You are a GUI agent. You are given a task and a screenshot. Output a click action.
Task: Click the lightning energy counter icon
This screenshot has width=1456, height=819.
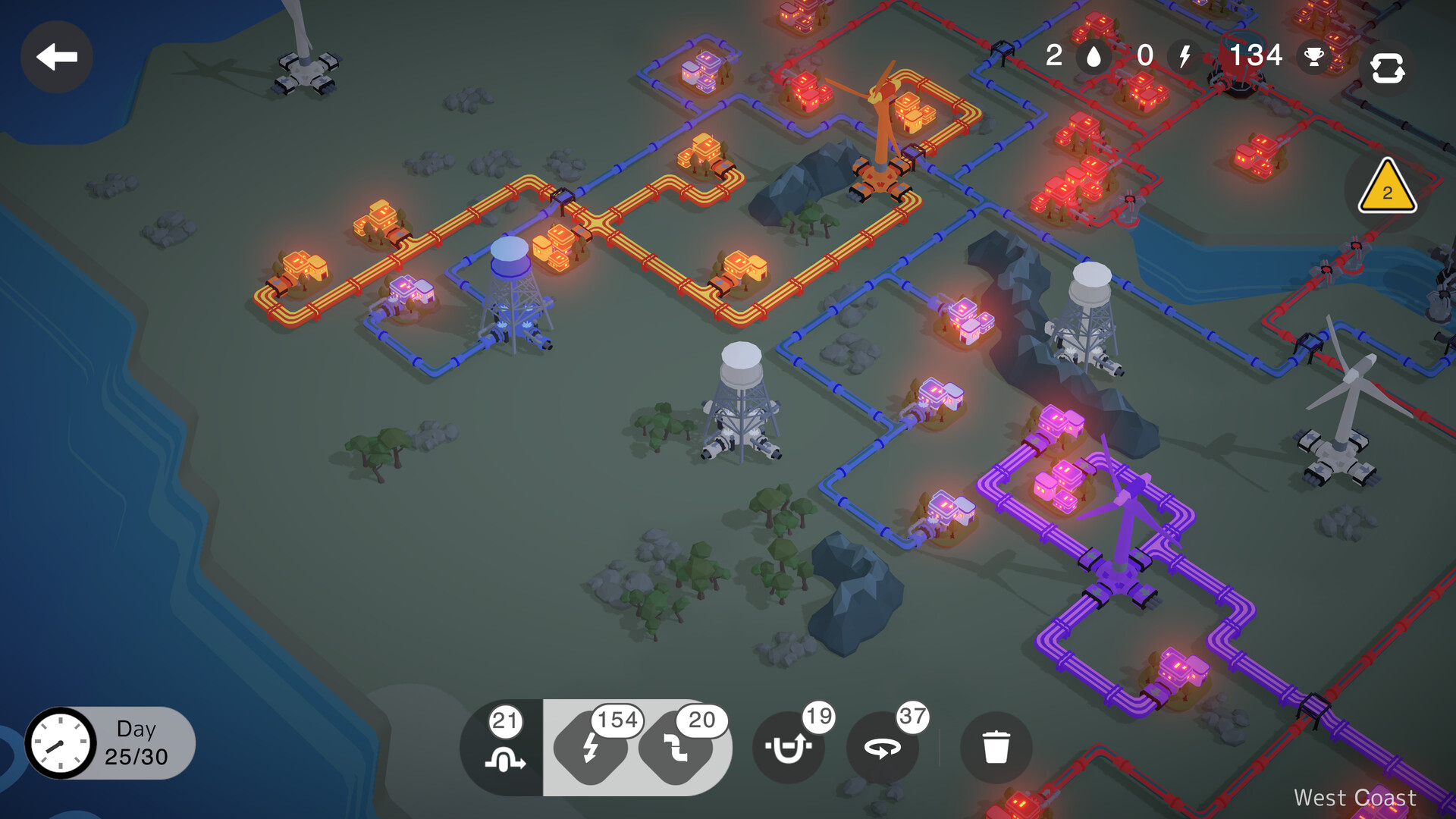[x=1184, y=56]
